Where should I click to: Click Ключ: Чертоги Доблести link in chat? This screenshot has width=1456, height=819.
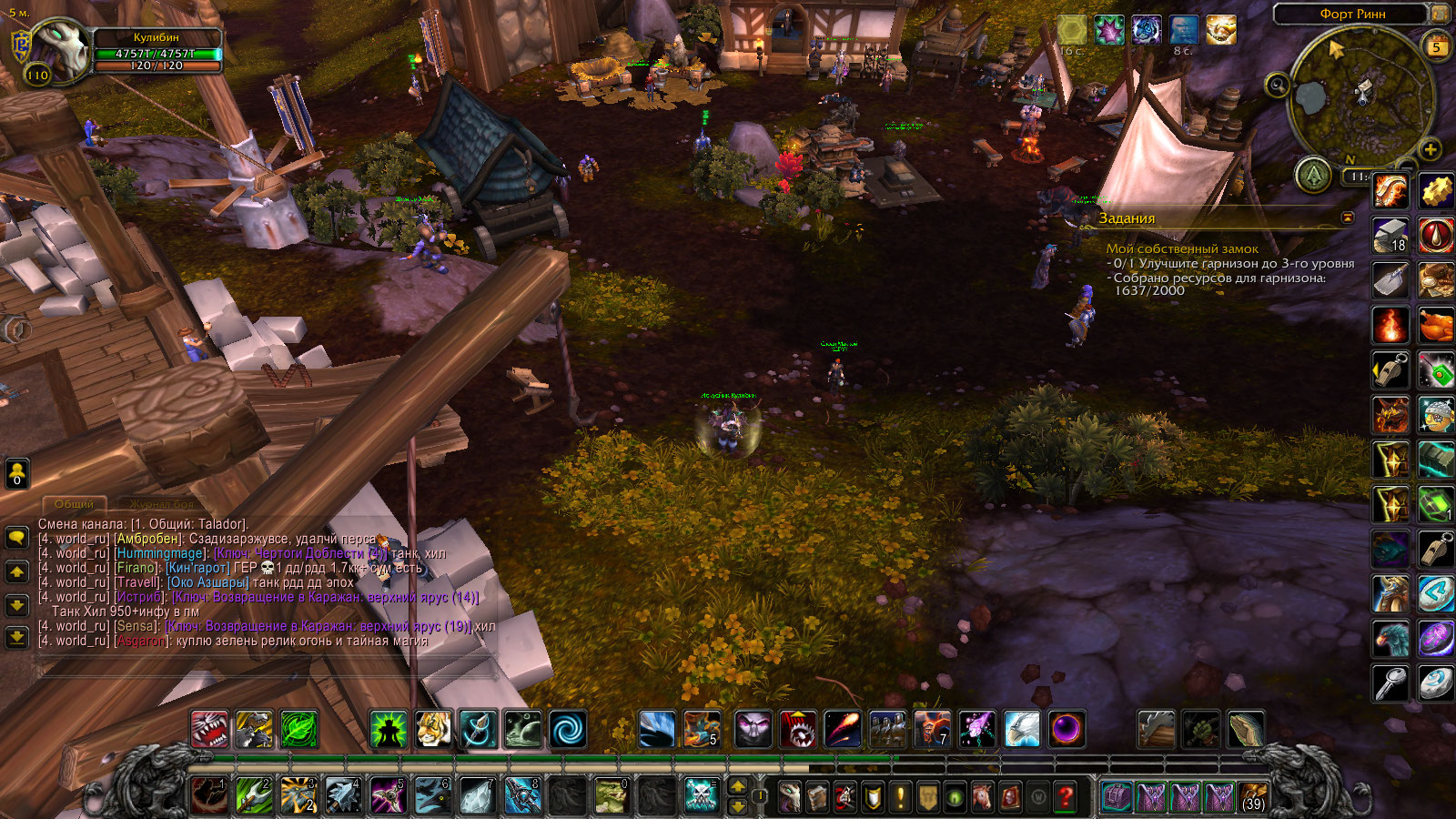(x=300, y=553)
